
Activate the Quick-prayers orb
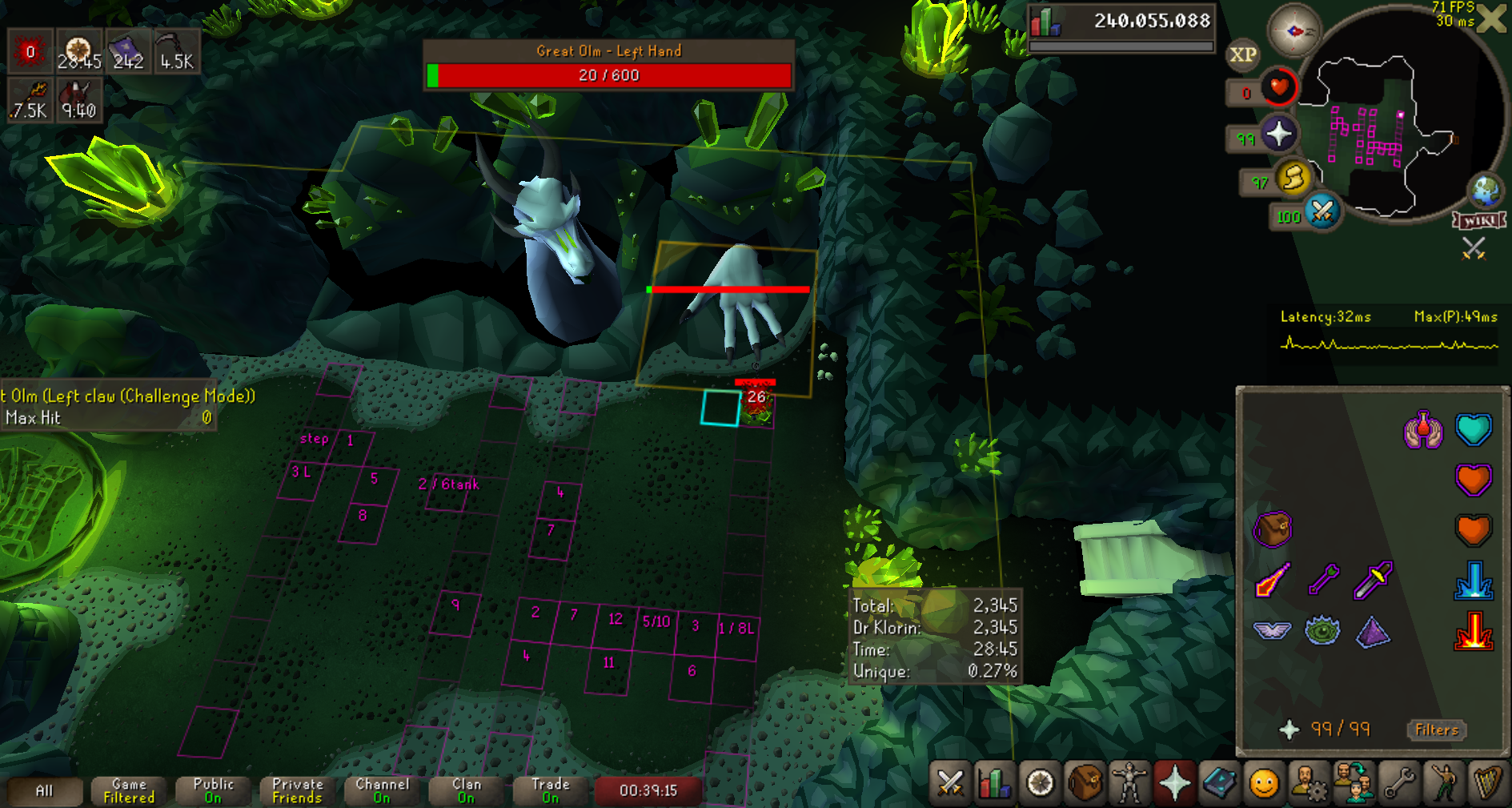[x=1278, y=134]
